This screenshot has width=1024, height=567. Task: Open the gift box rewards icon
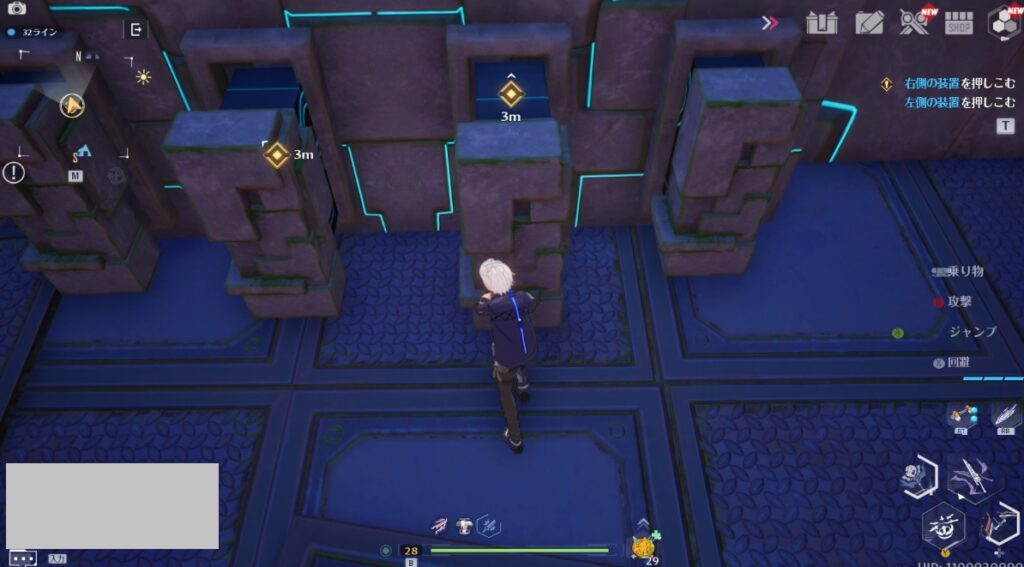click(822, 22)
